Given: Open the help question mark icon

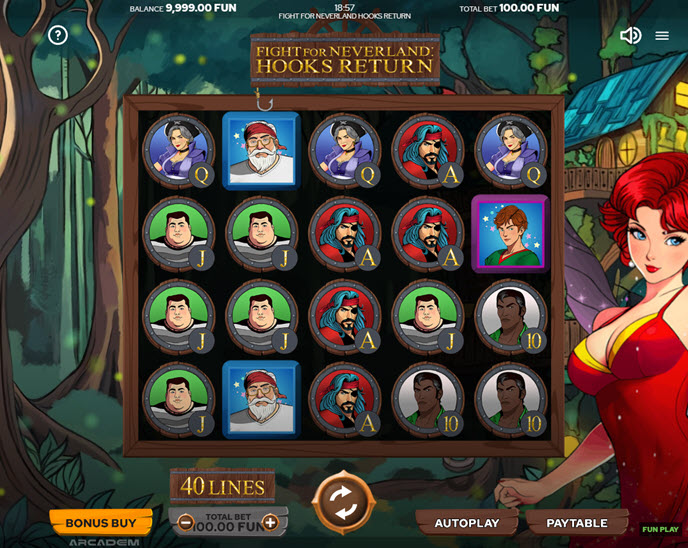Looking at the screenshot, I should click(58, 35).
